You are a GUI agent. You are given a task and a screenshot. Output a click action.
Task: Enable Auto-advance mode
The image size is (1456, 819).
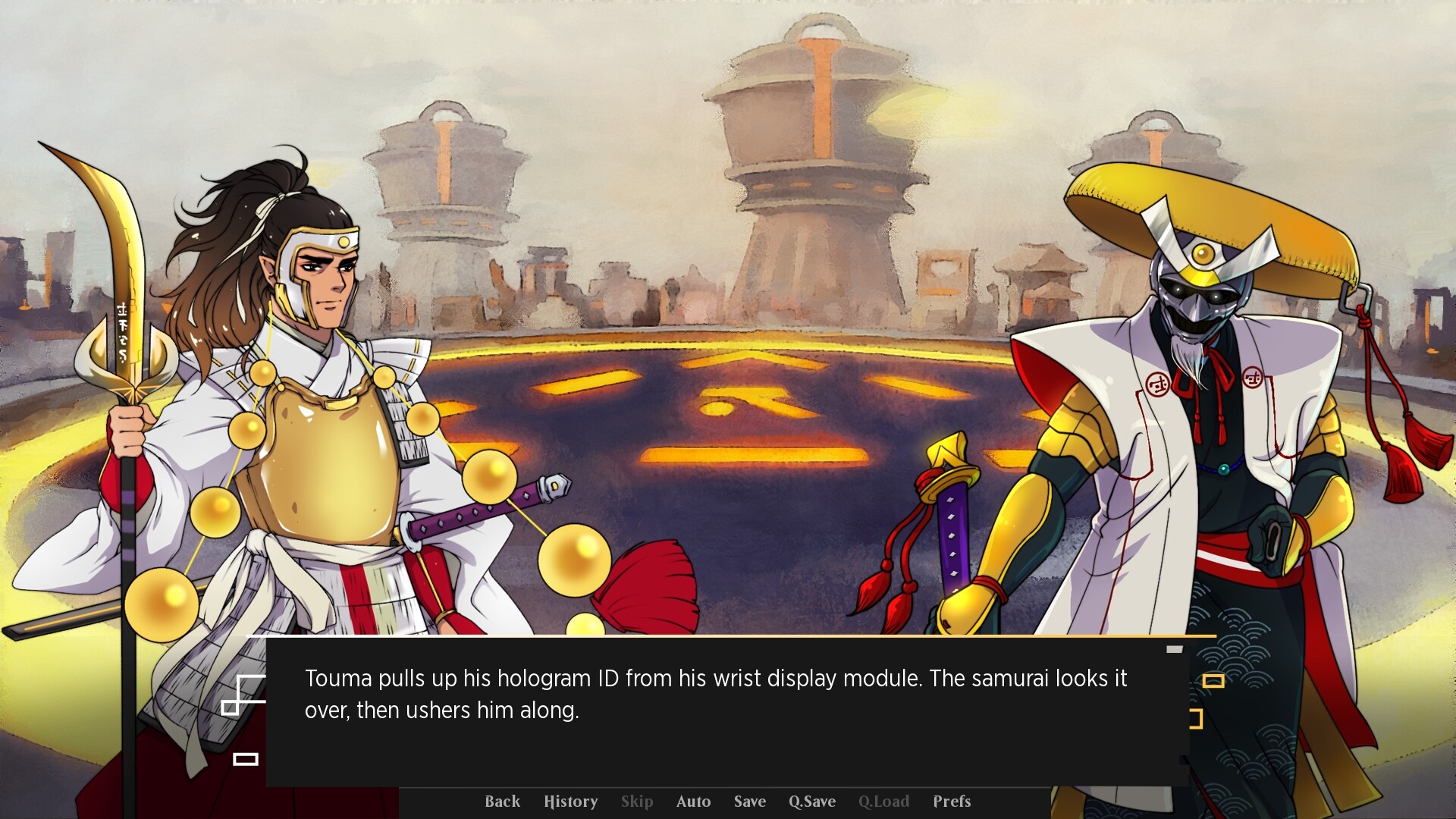pyautogui.click(x=693, y=802)
